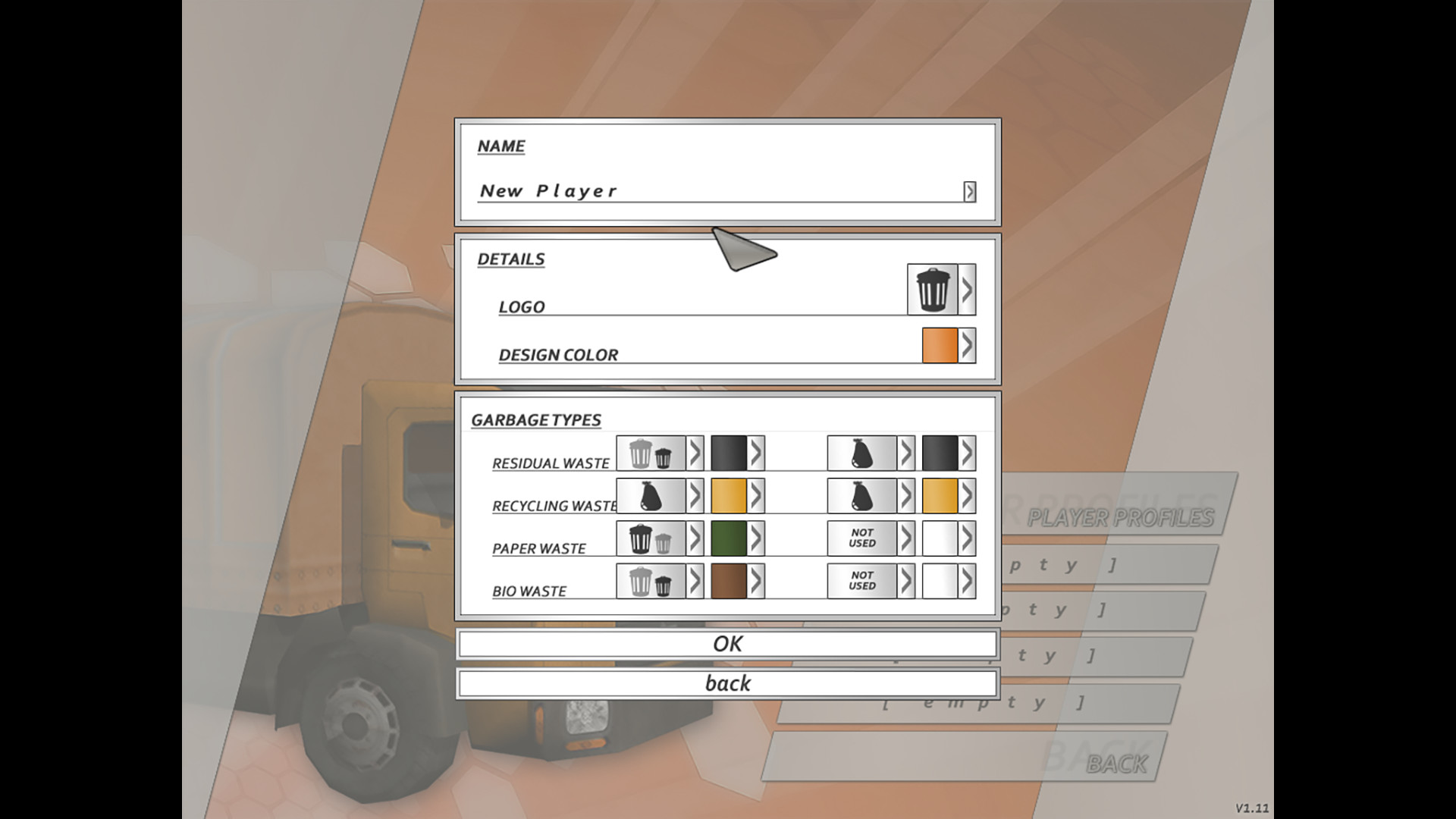Click the back button below OK
The height and width of the screenshot is (819, 1456).
click(728, 682)
